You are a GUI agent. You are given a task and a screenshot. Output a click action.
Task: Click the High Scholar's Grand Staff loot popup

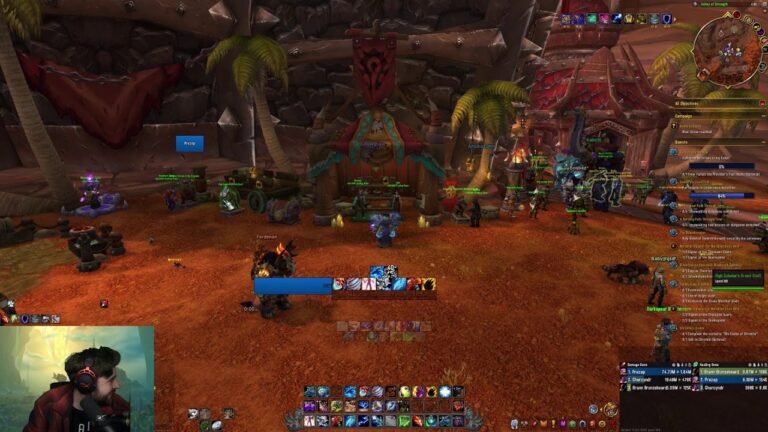(x=738, y=277)
